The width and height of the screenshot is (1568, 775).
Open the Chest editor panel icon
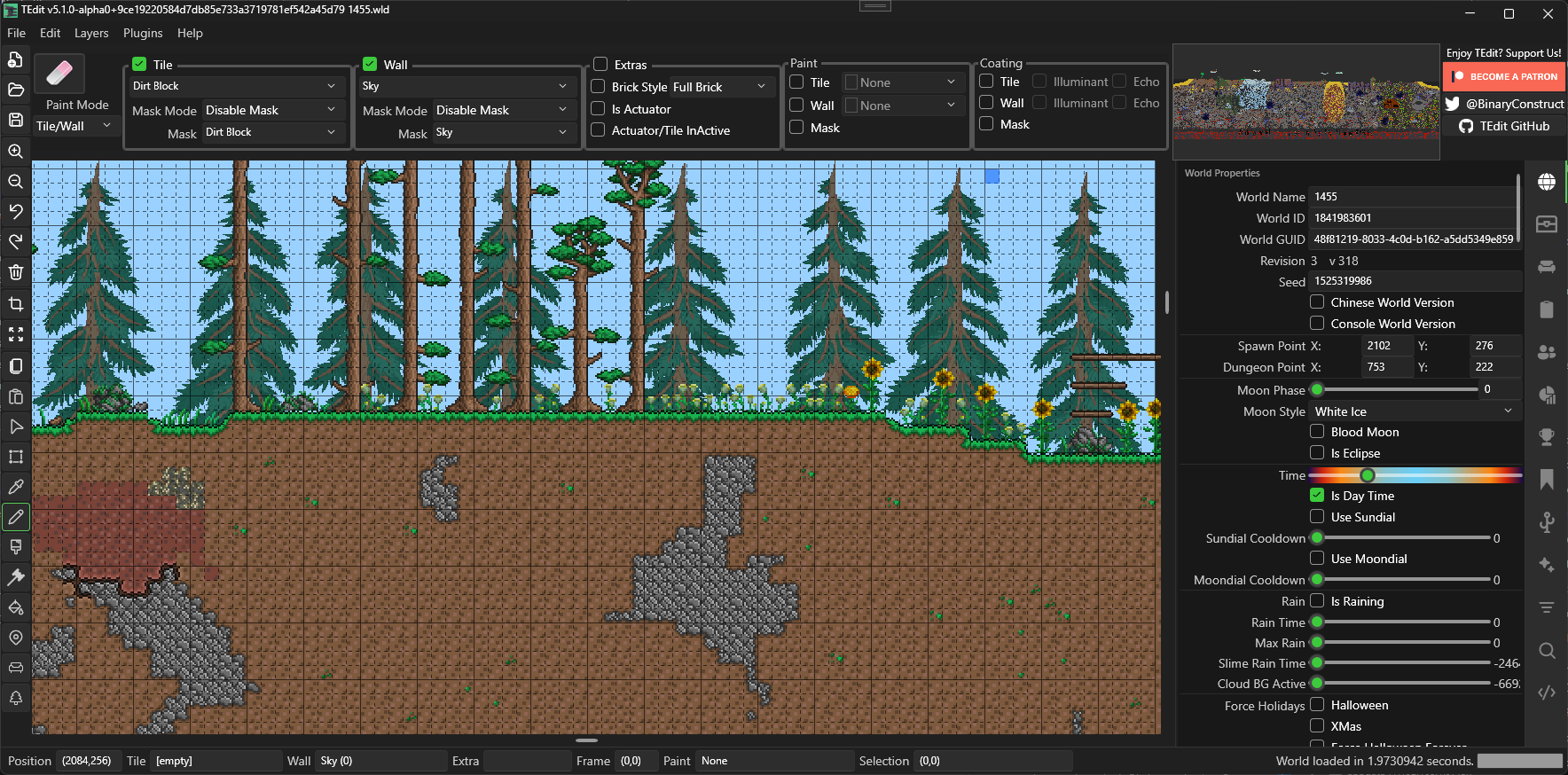(x=1546, y=224)
